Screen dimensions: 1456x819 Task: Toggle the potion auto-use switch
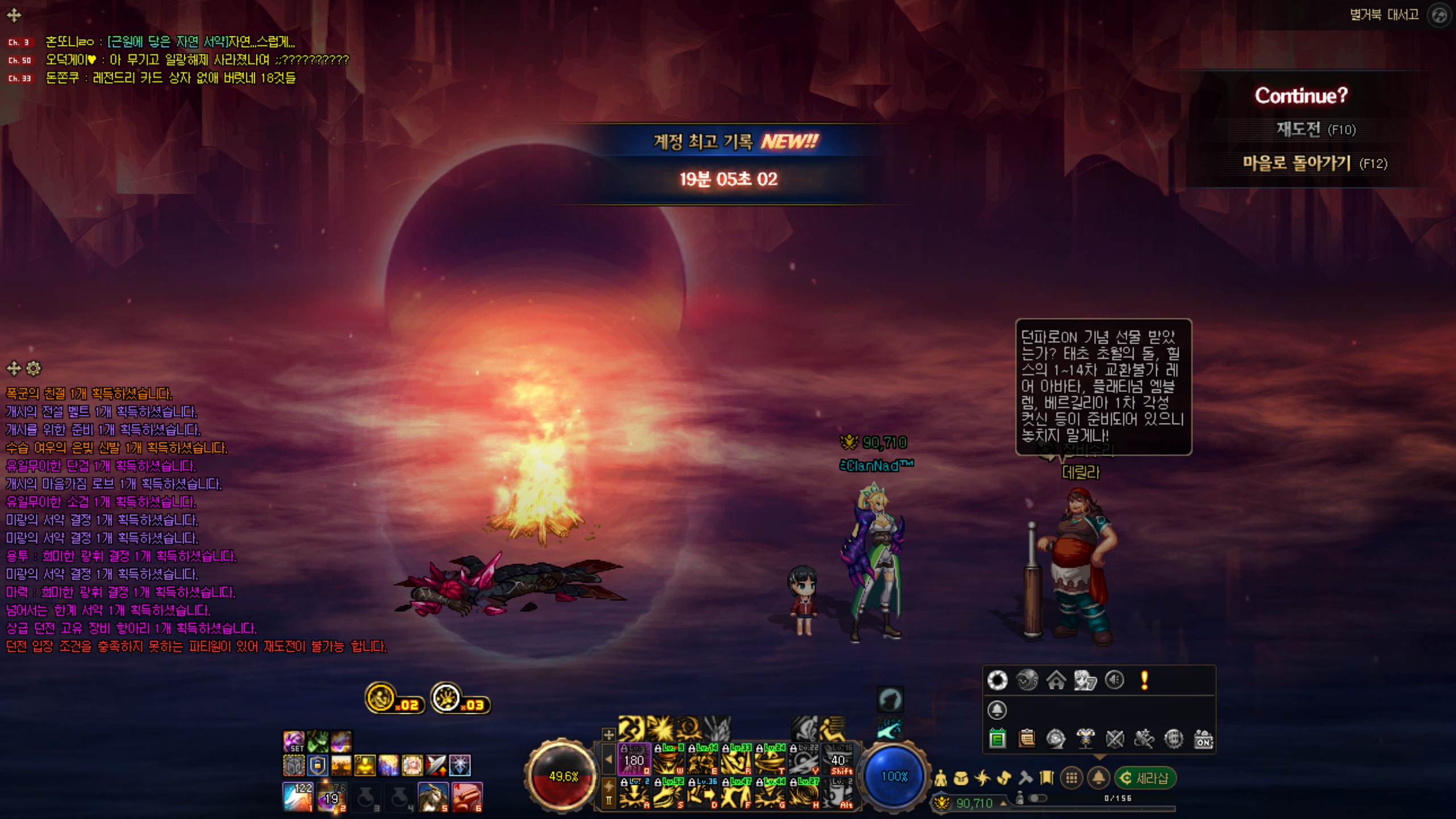pyautogui.click(x=1037, y=799)
